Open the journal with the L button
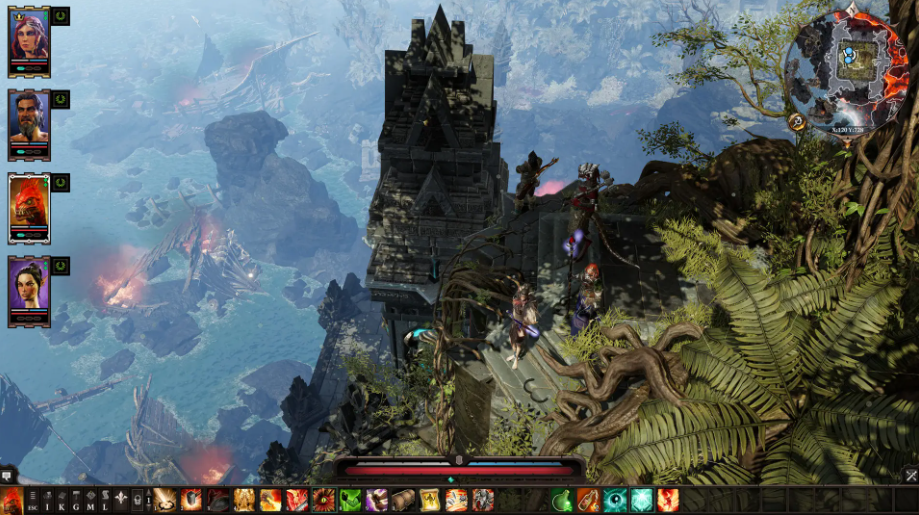919x515 pixels. pos(103,500)
